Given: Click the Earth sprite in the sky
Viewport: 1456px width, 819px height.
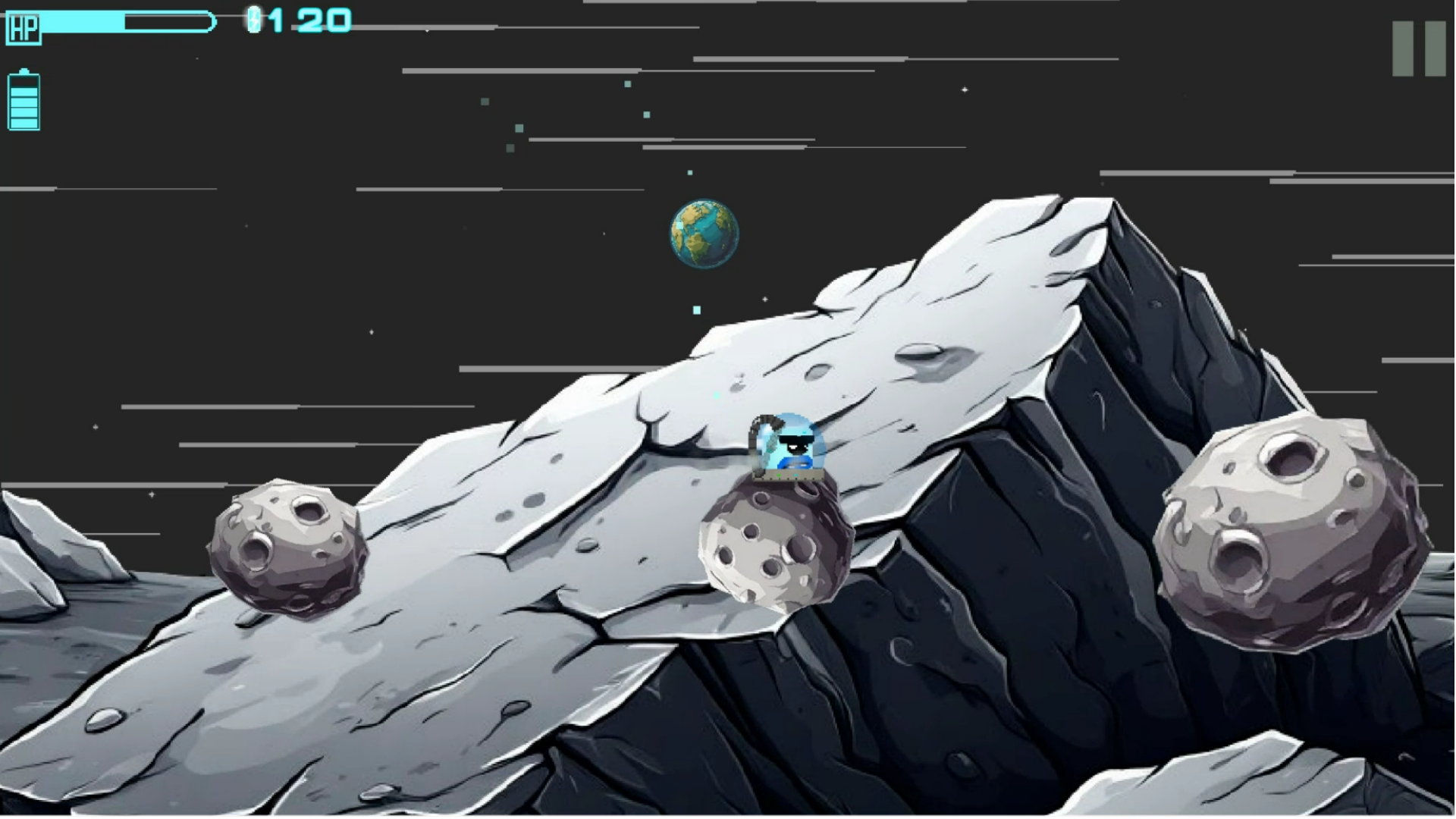Looking at the screenshot, I should [703, 233].
